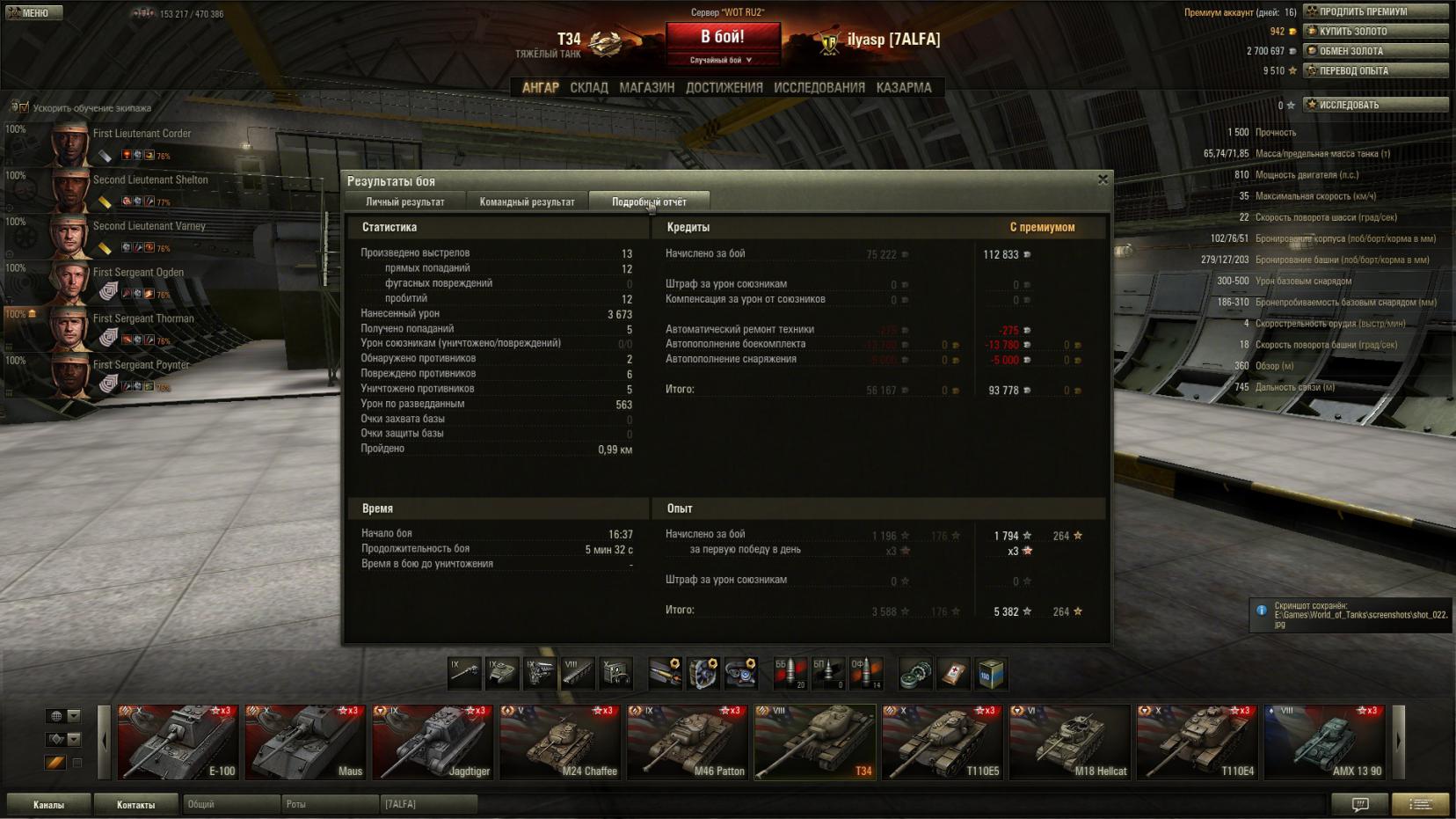
Task: Select the E-100 tank in carousel
Action: [178, 742]
